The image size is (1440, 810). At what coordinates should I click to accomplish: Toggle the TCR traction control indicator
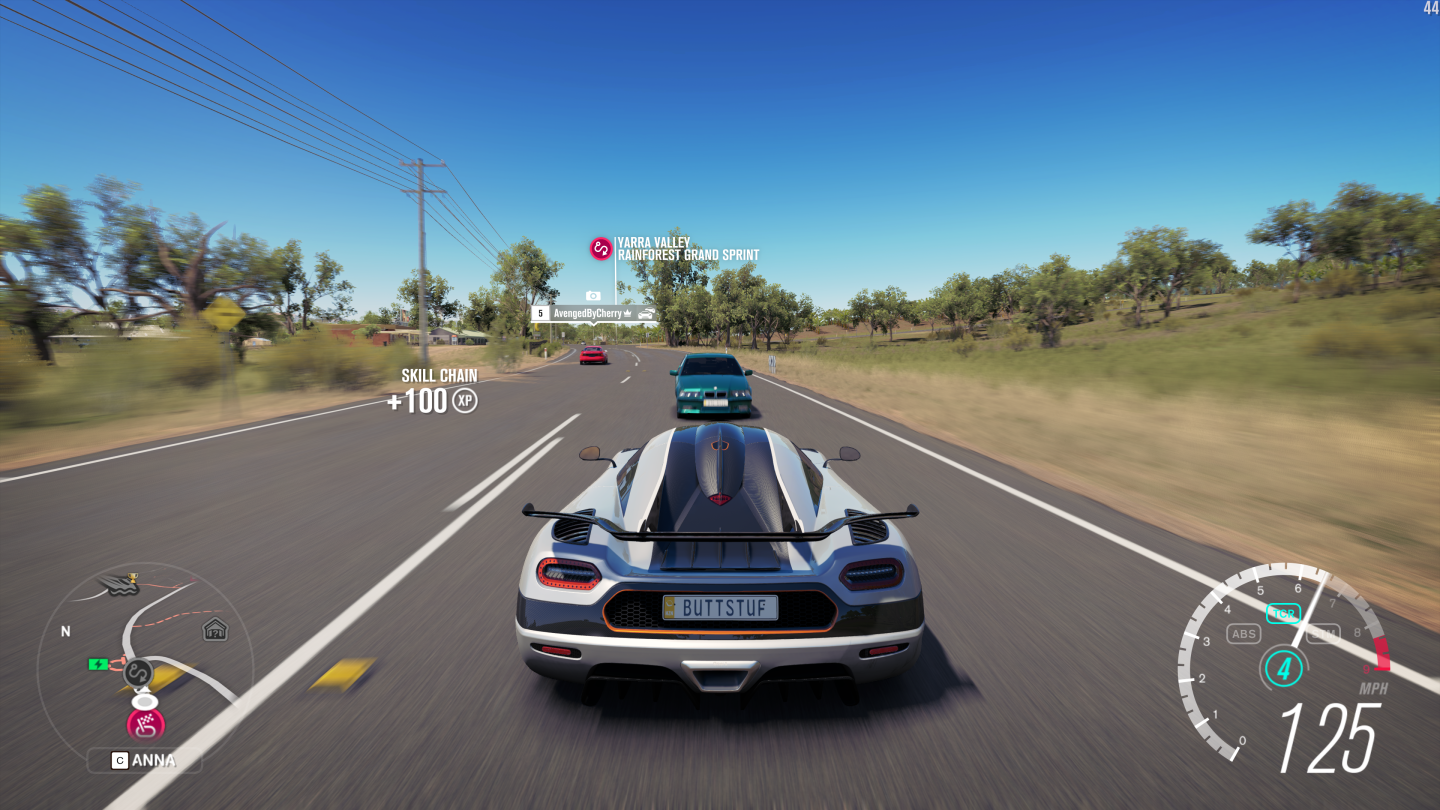1284,613
